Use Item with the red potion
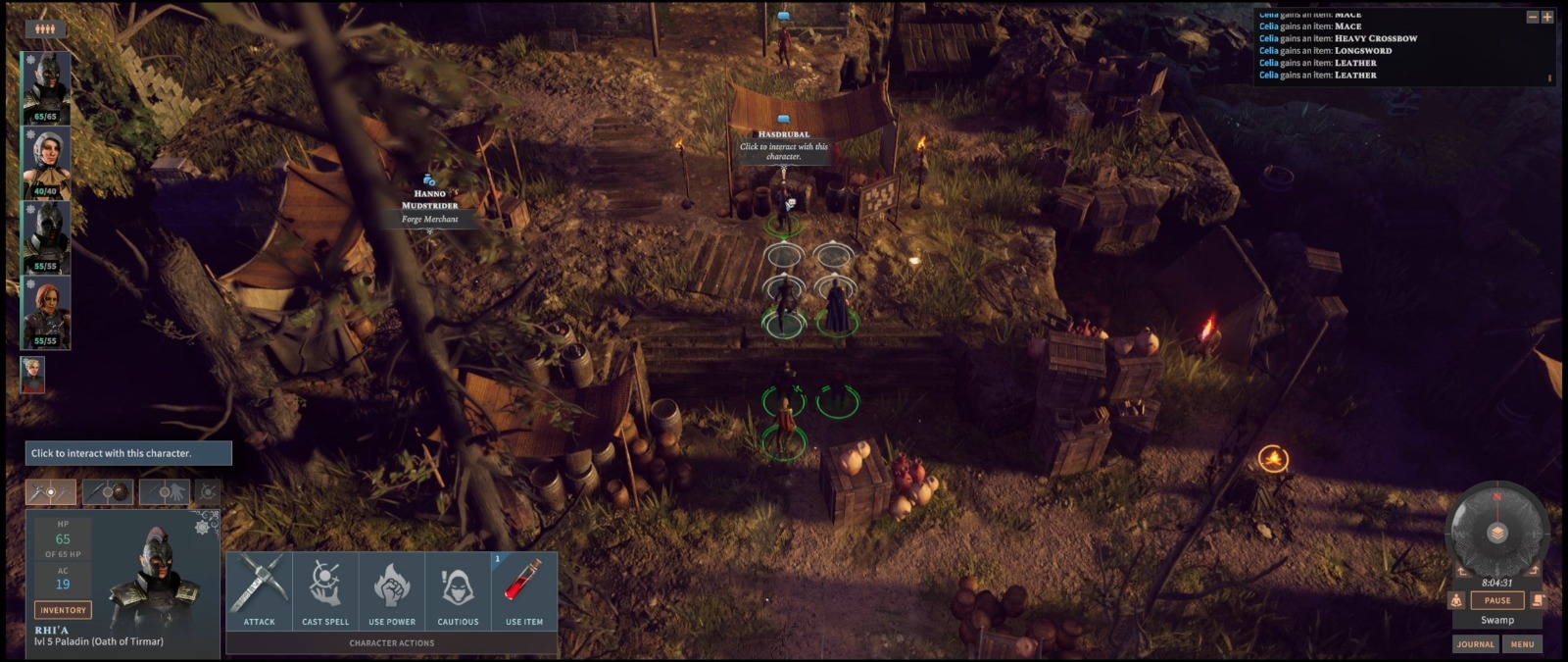Image resolution: width=1568 pixels, height=662 pixels. point(524,589)
